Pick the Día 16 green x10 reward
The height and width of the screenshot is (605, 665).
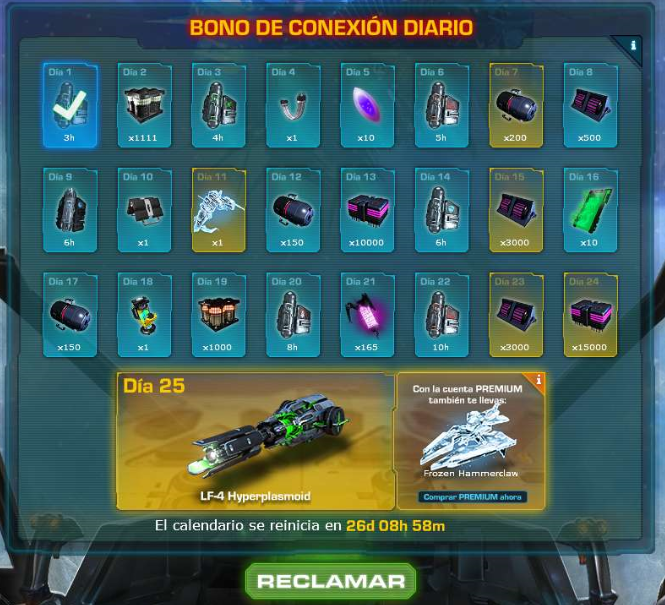[591, 210]
